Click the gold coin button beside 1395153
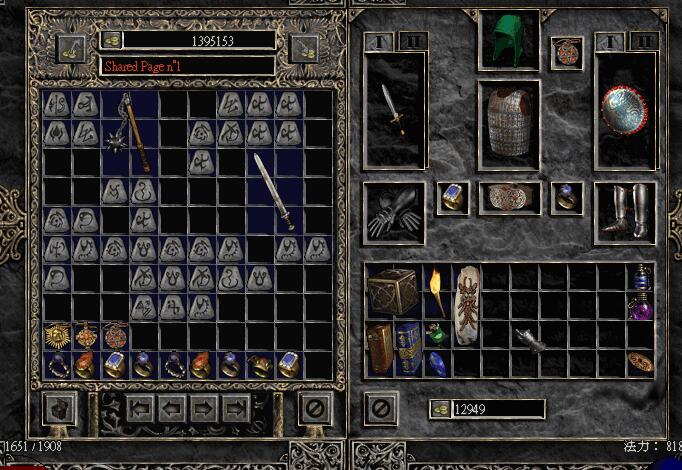 (x=111, y=41)
